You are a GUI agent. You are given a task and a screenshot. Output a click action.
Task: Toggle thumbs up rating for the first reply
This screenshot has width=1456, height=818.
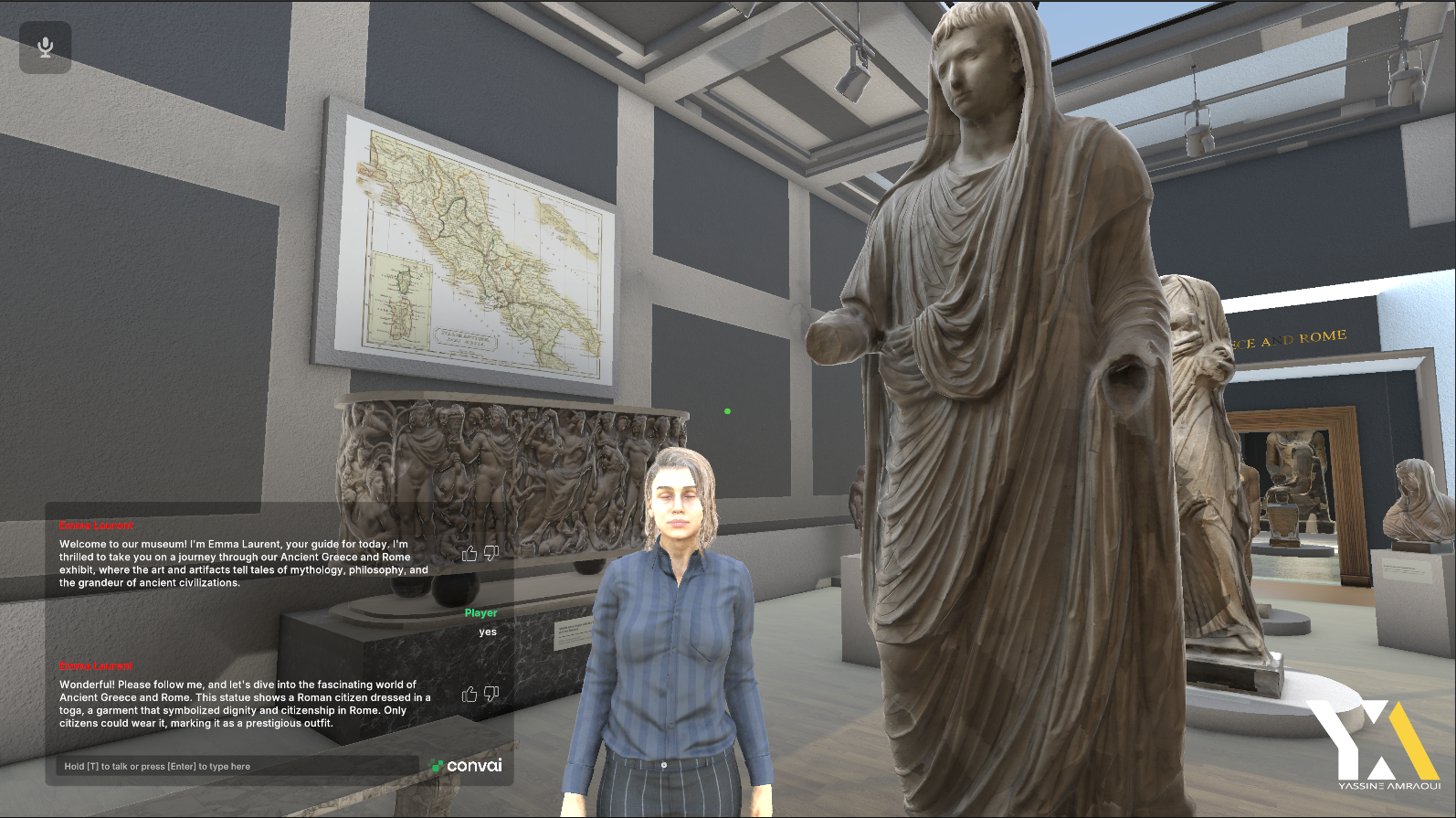pyautogui.click(x=470, y=553)
